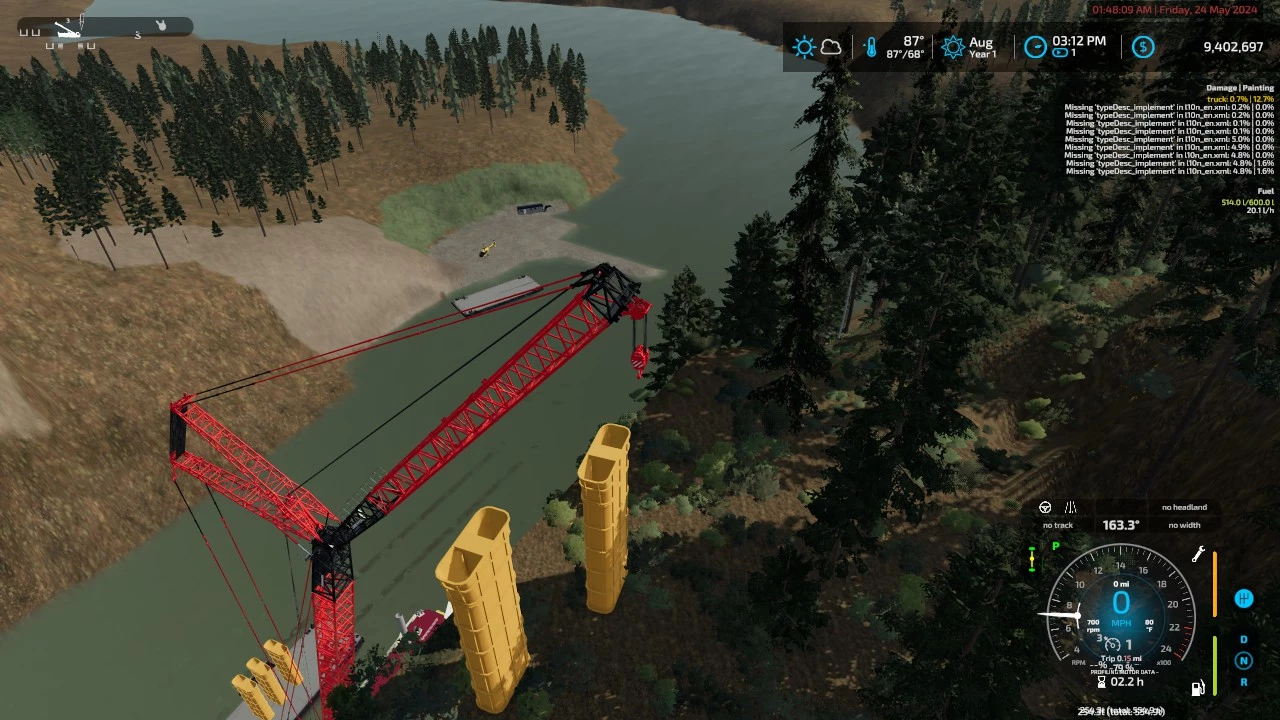The width and height of the screenshot is (1280, 720).
Task: Click the fuel pump icon
Action: [1197, 688]
